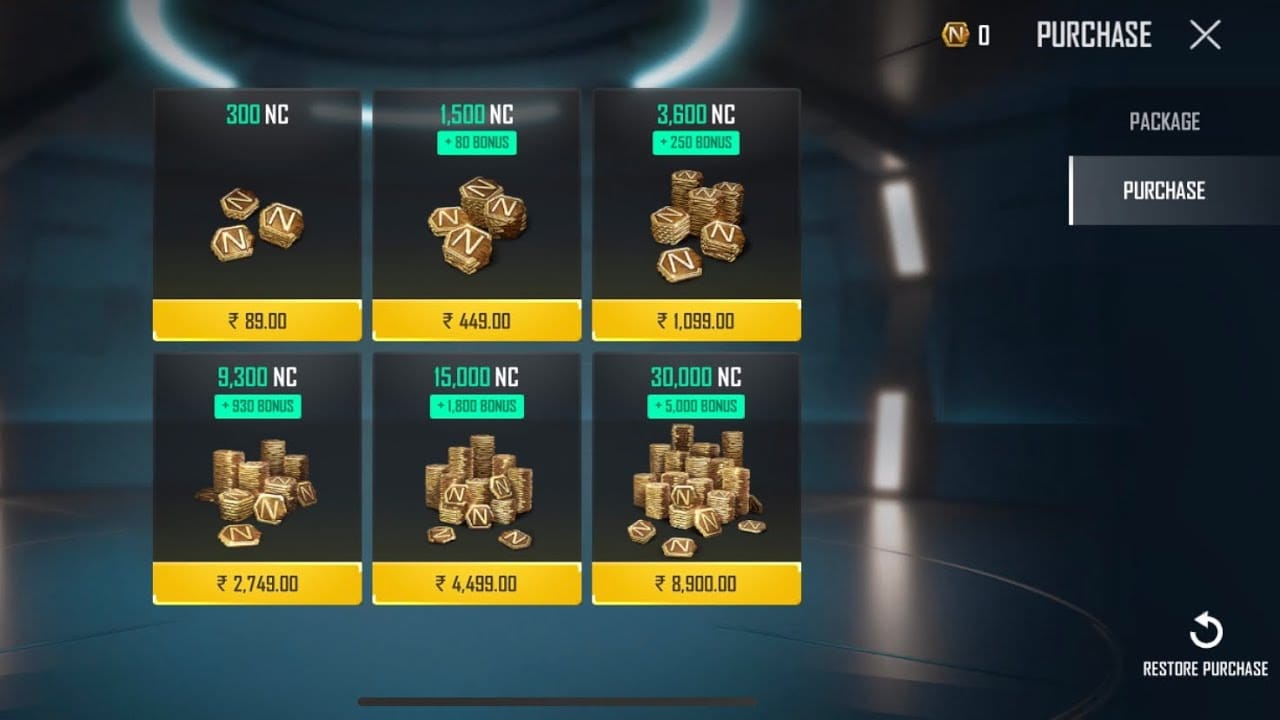The height and width of the screenshot is (720, 1280).
Task: Click the ₹ 449.00 price button
Action: click(x=476, y=321)
